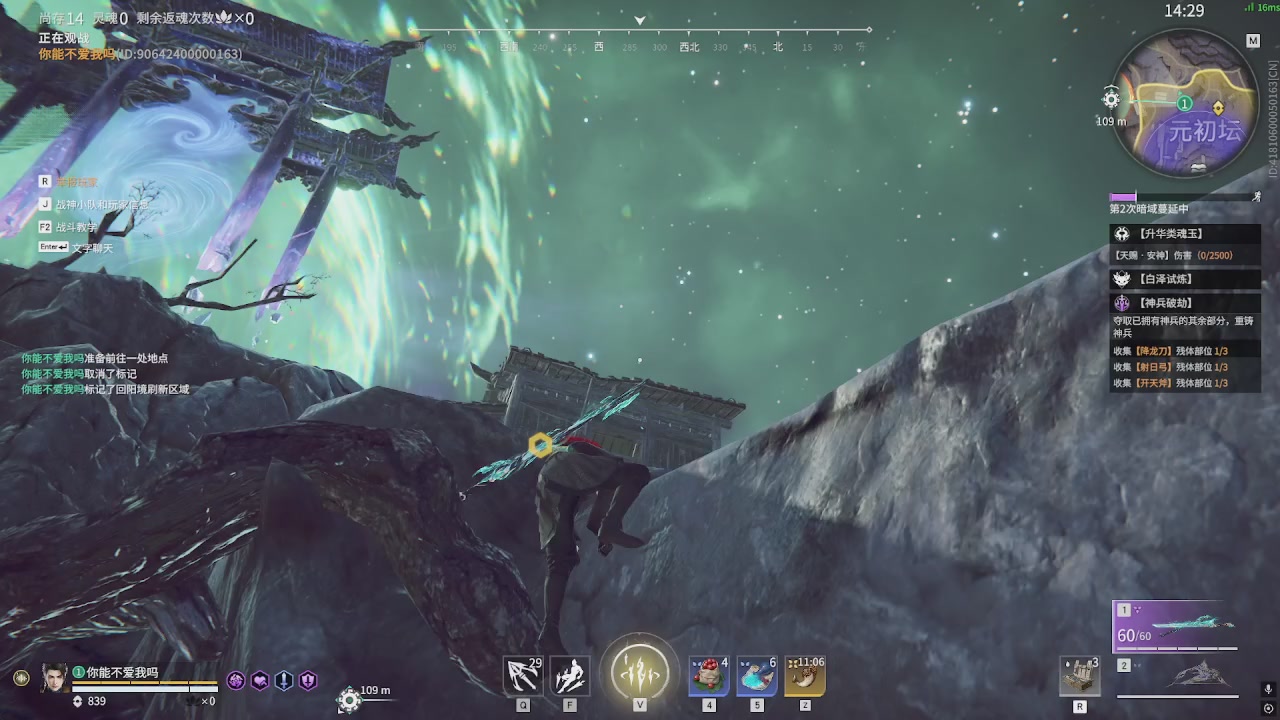Switch to the cyan sword weapon slot
Image resolution: width=1280 pixels, height=720 pixels.
coord(1175,627)
